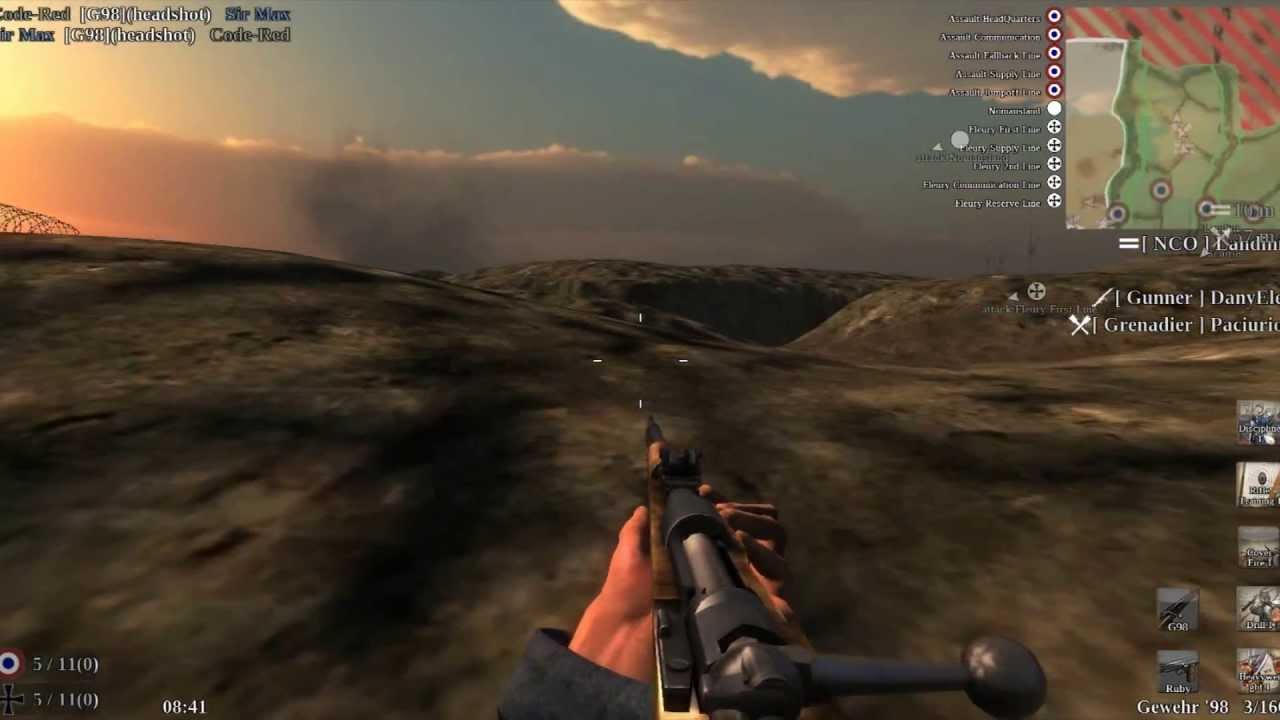Click the Drill perk icon
Screen dimensions: 1280x720
[x=1258, y=608]
